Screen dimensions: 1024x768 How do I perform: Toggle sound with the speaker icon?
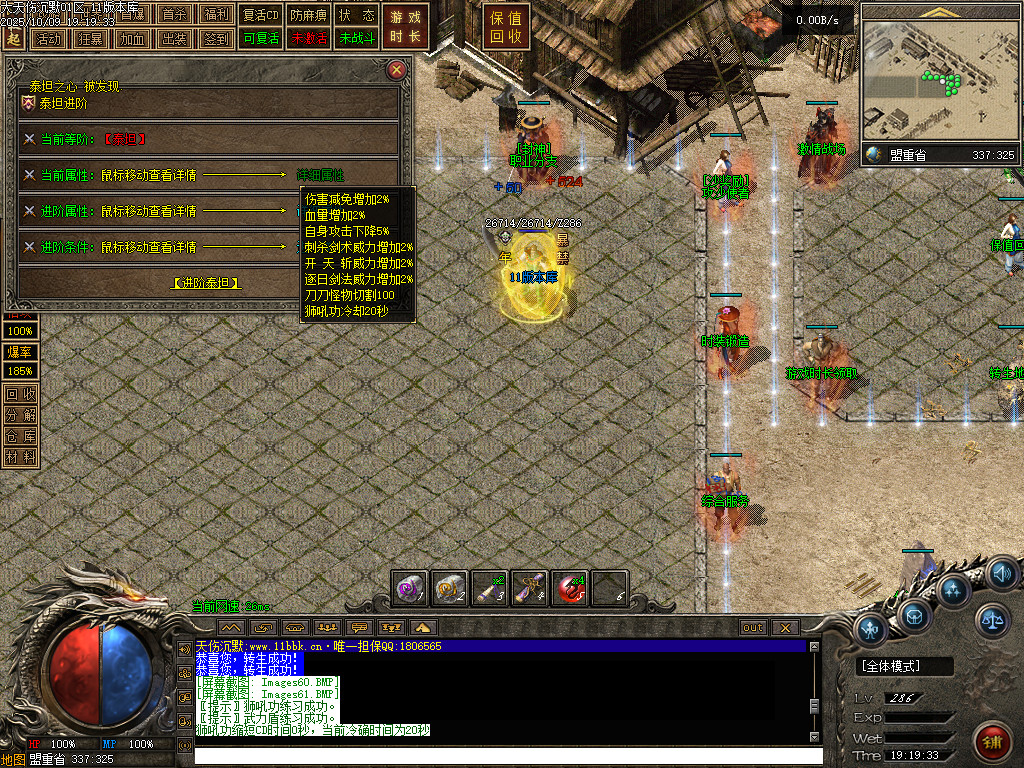pos(1003,574)
